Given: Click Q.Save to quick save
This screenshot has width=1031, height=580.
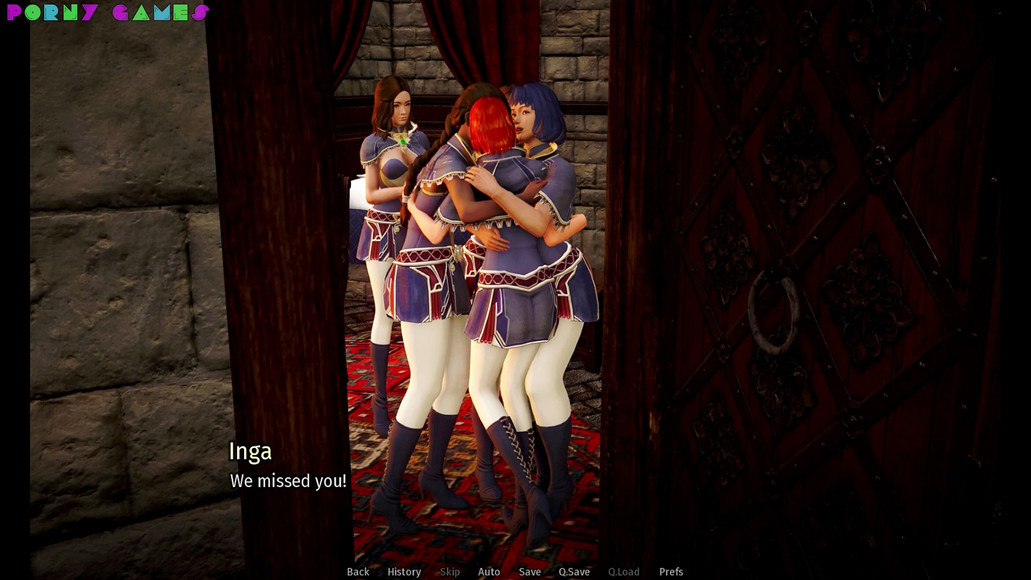Looking at the screenshot, I should tap(574, 572).
